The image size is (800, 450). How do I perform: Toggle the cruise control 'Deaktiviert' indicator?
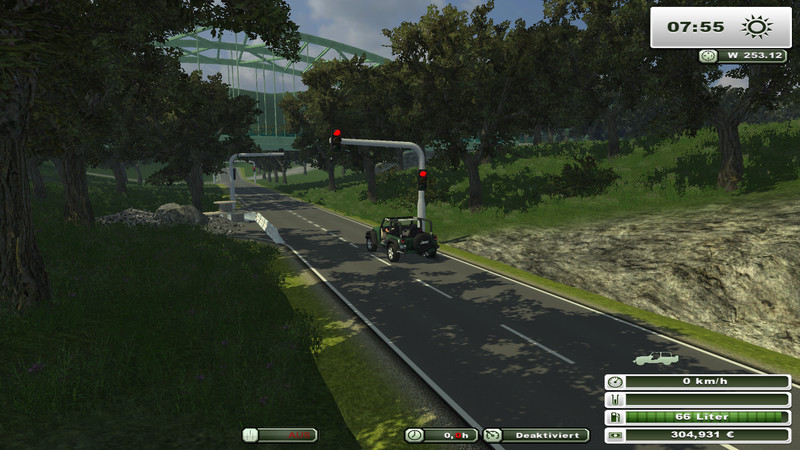coord(537,435)
